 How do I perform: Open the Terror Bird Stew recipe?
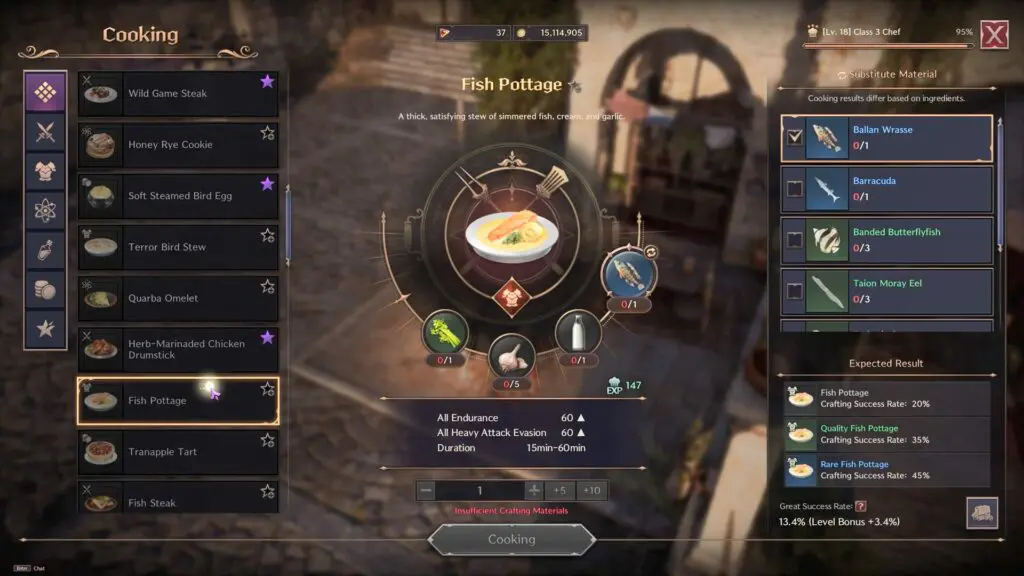[177, 247]
